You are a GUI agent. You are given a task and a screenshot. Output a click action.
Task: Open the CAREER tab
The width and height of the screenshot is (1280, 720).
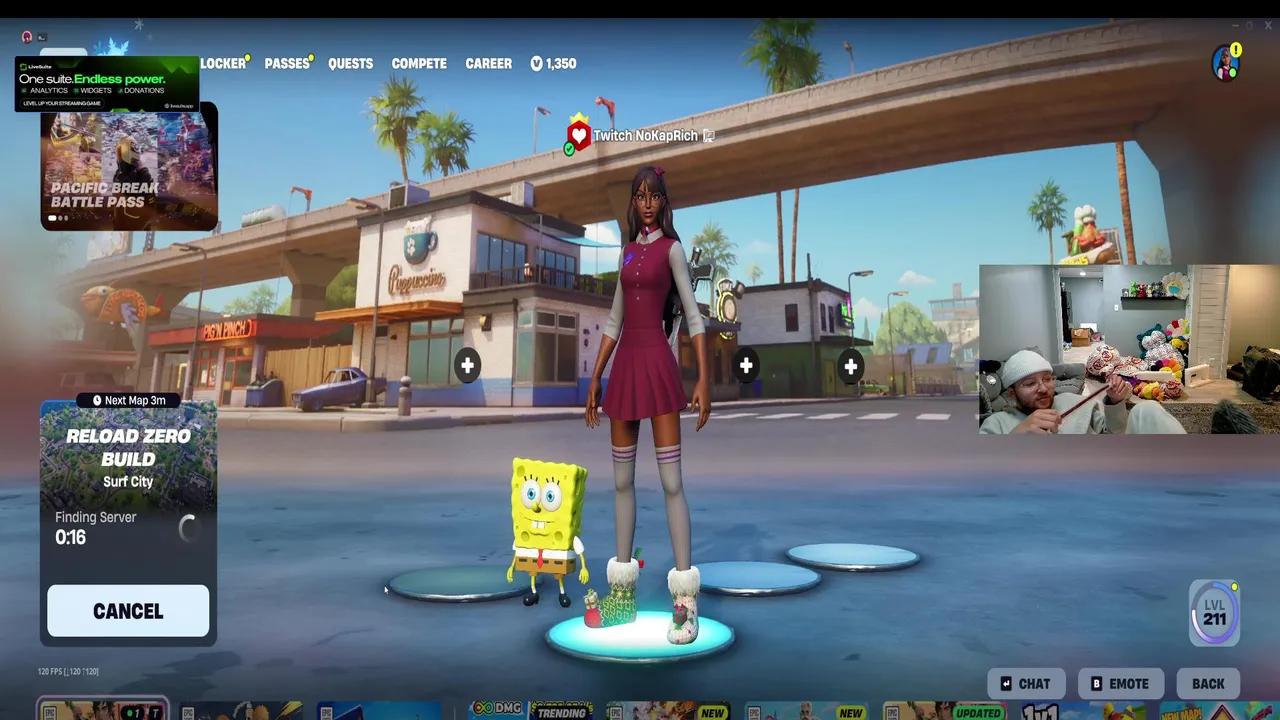(488, 63)
